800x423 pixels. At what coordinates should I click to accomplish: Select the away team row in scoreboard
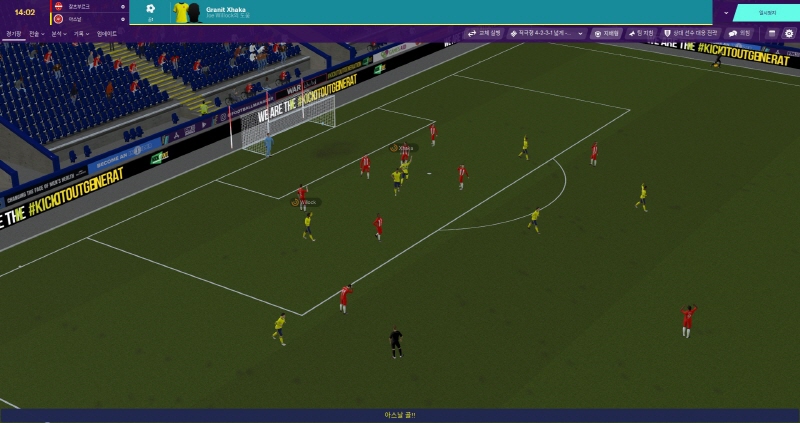coord(88,18)
